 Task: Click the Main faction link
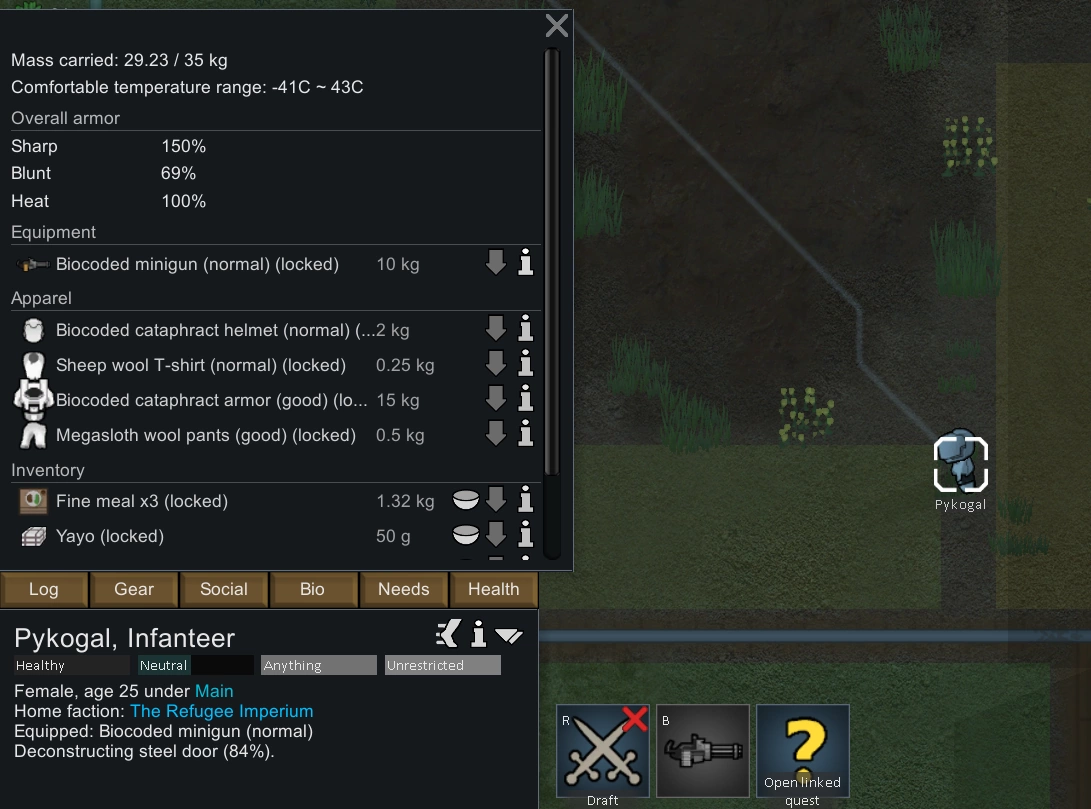pos(214,691)
